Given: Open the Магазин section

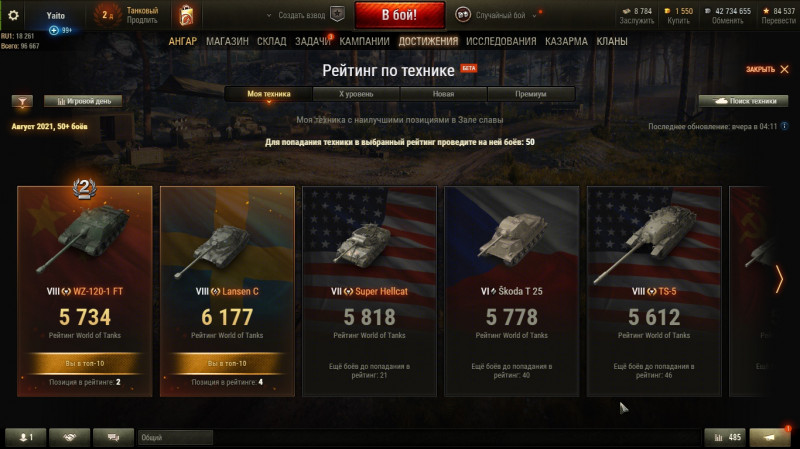Looking at the screenshot, I should 227,42.
